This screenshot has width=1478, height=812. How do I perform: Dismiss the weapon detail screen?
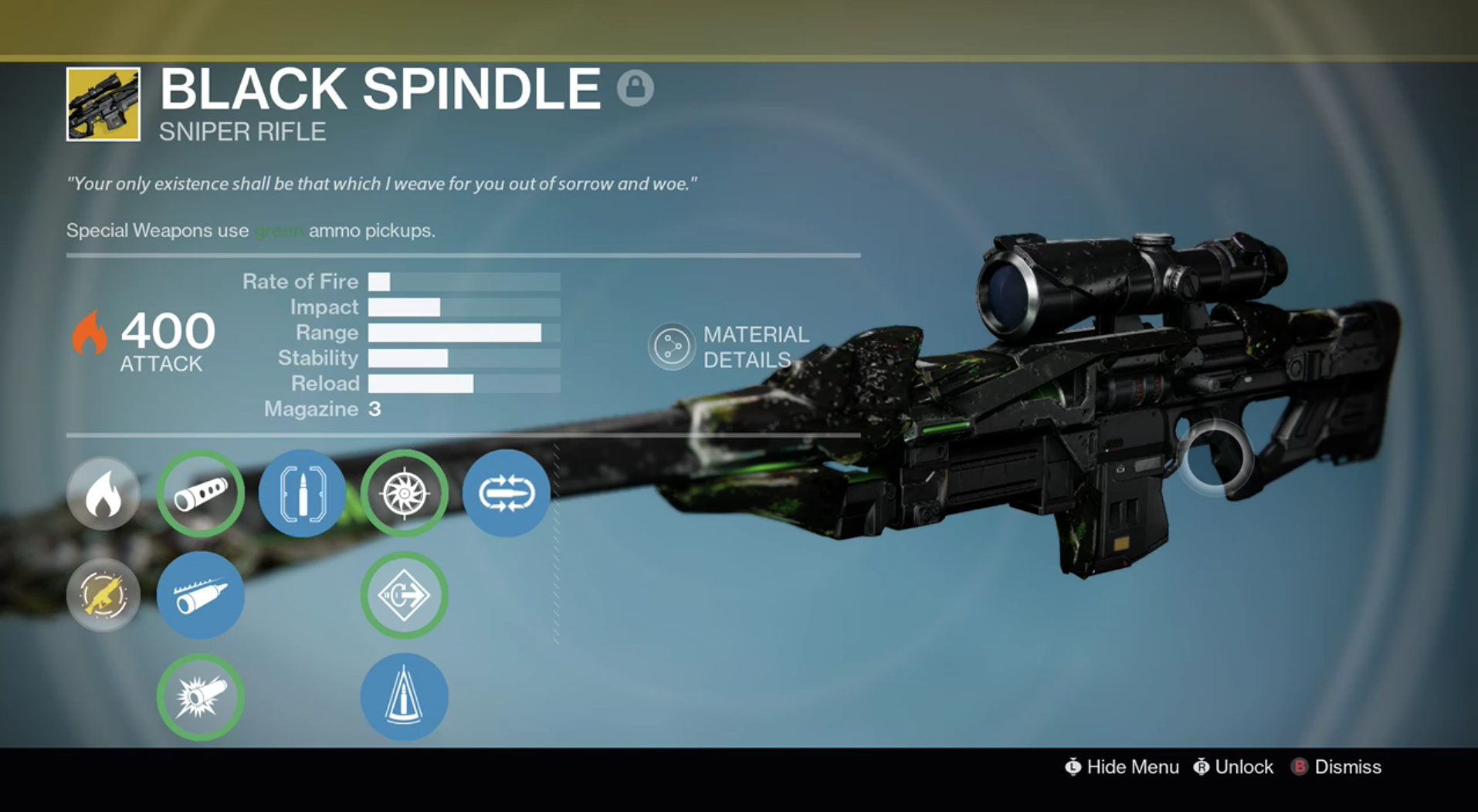(1337, 767)
